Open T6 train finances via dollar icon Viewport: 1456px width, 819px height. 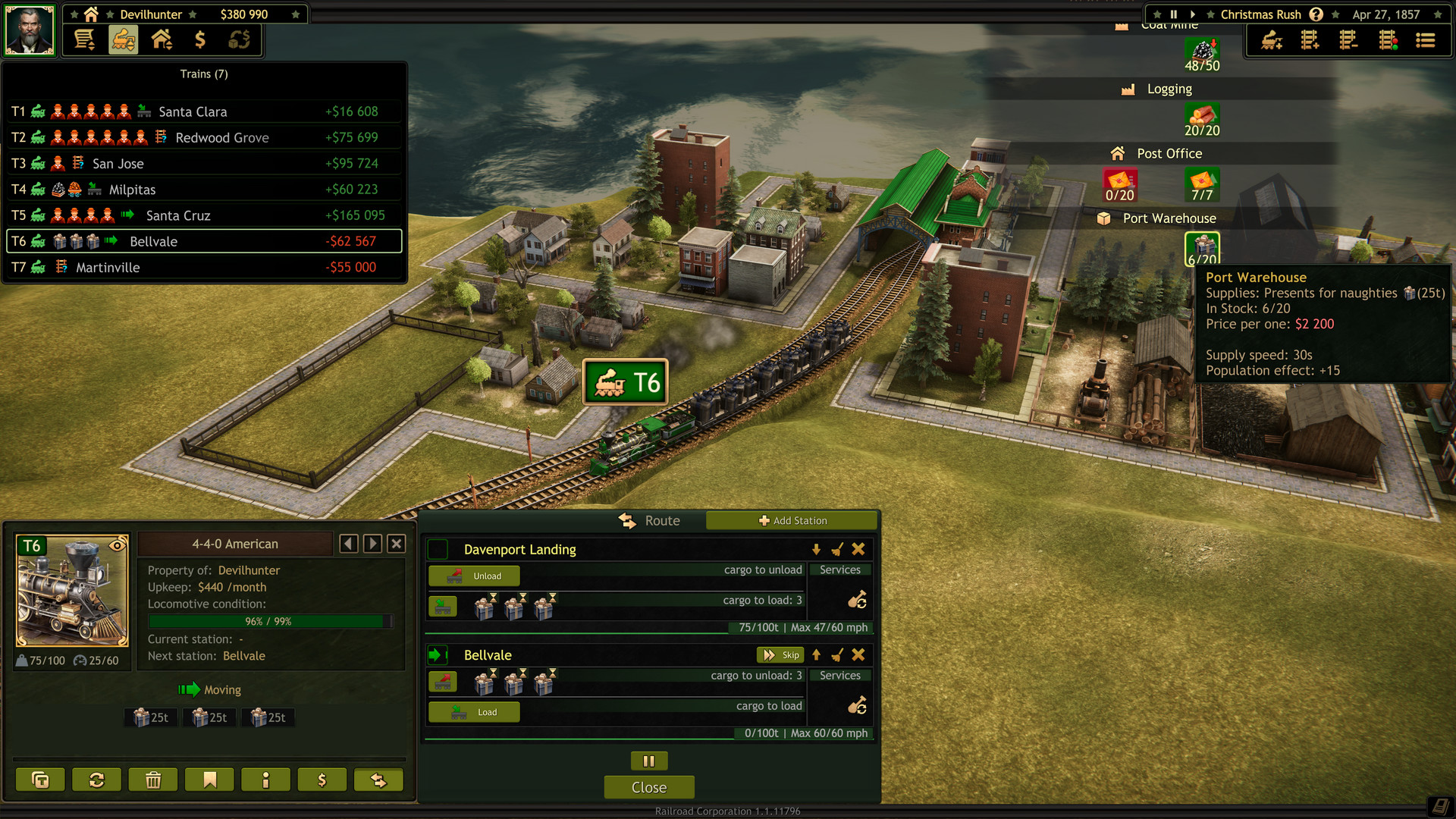tap(322, 779)
